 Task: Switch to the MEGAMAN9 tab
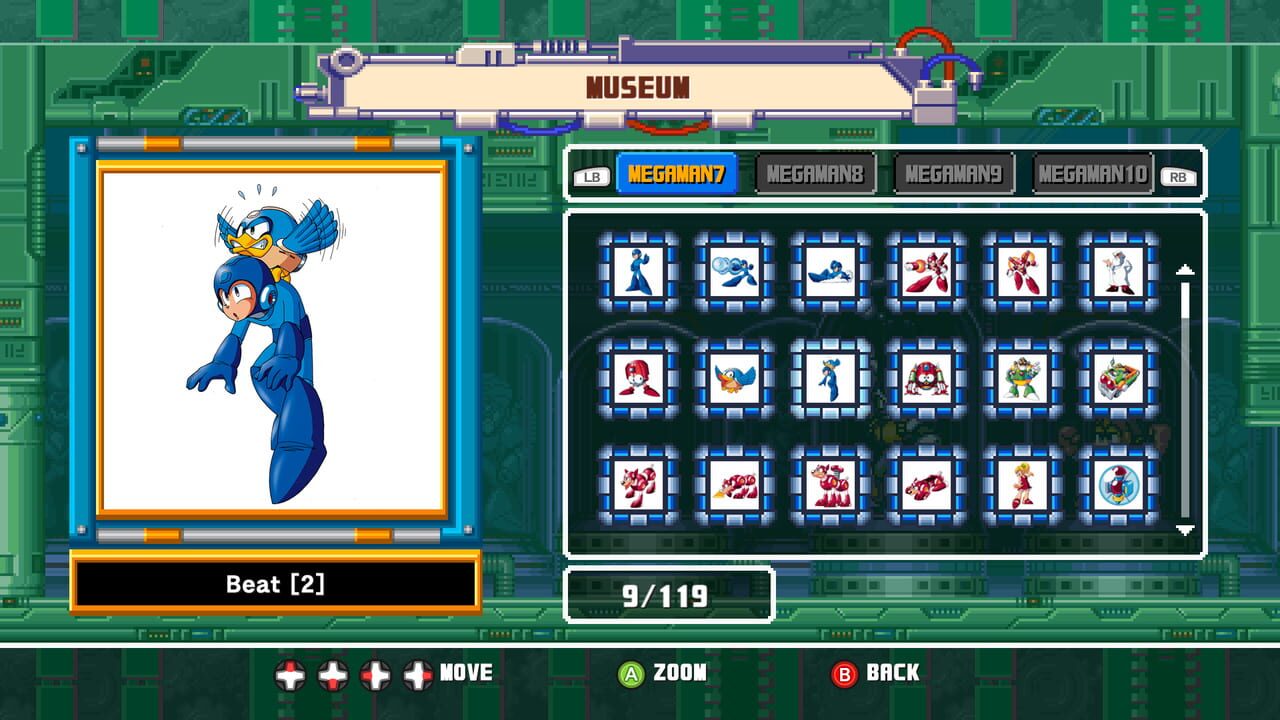(x=952, y=171)
